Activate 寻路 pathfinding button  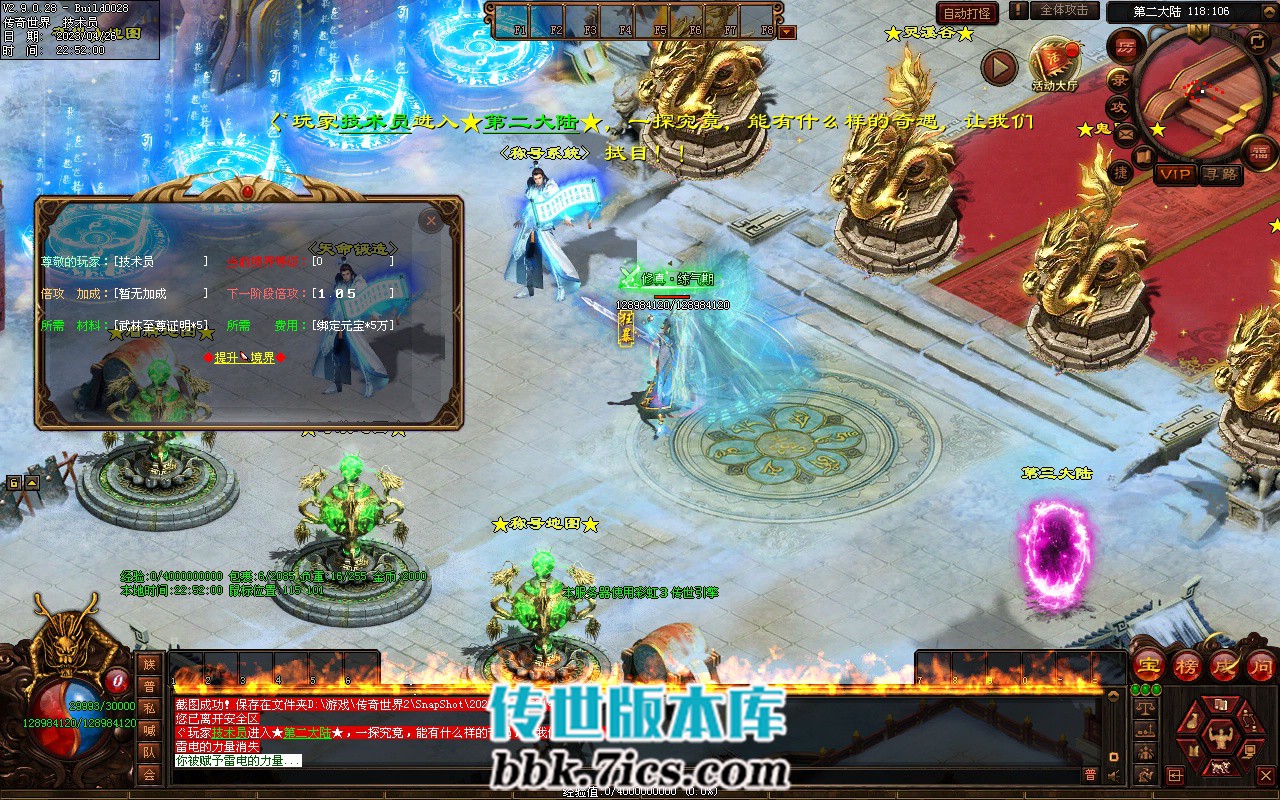pyautogui.click(x=1221, y=175)
